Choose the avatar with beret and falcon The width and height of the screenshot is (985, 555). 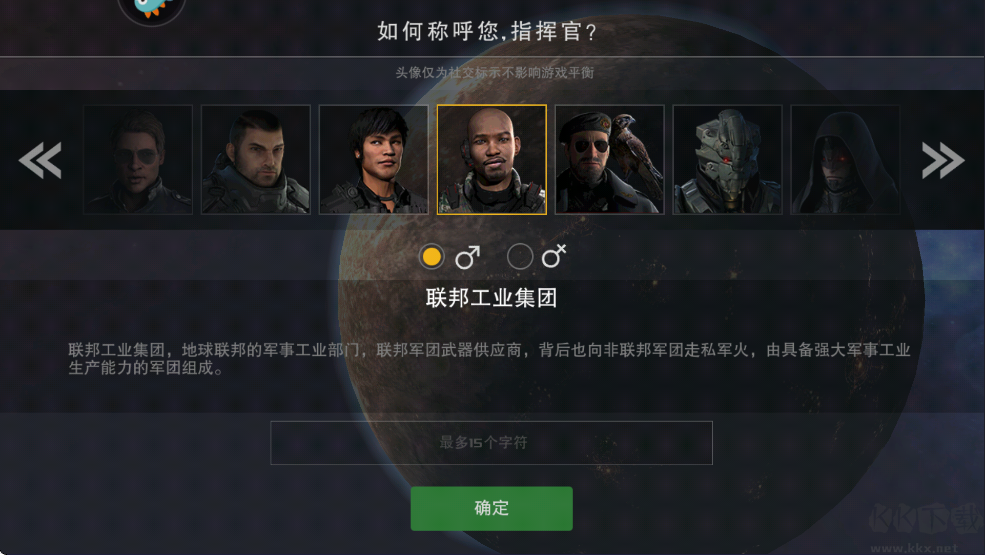pyautogui.click(x=610, y=160)
